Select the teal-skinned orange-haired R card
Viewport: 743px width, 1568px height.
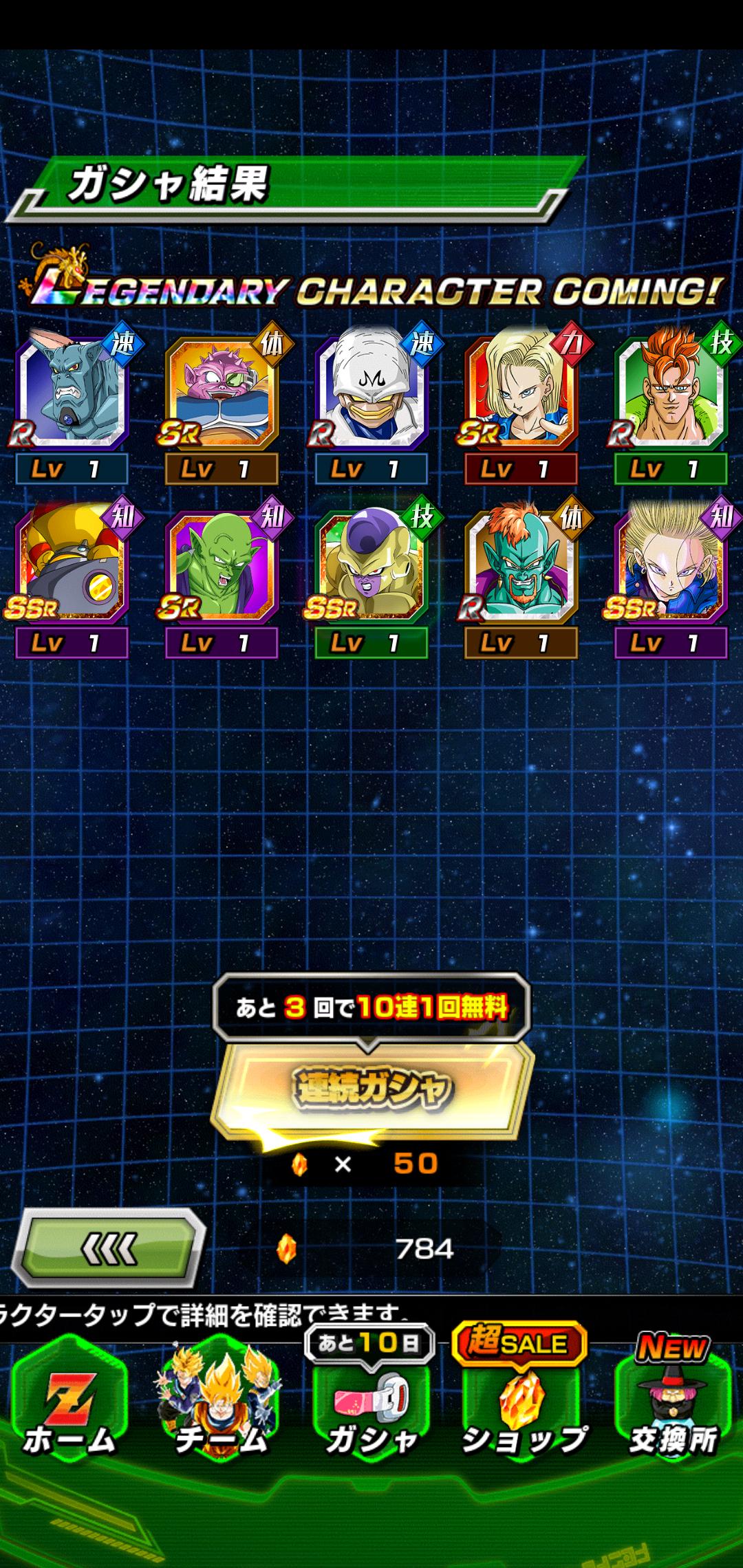(521, 566)
